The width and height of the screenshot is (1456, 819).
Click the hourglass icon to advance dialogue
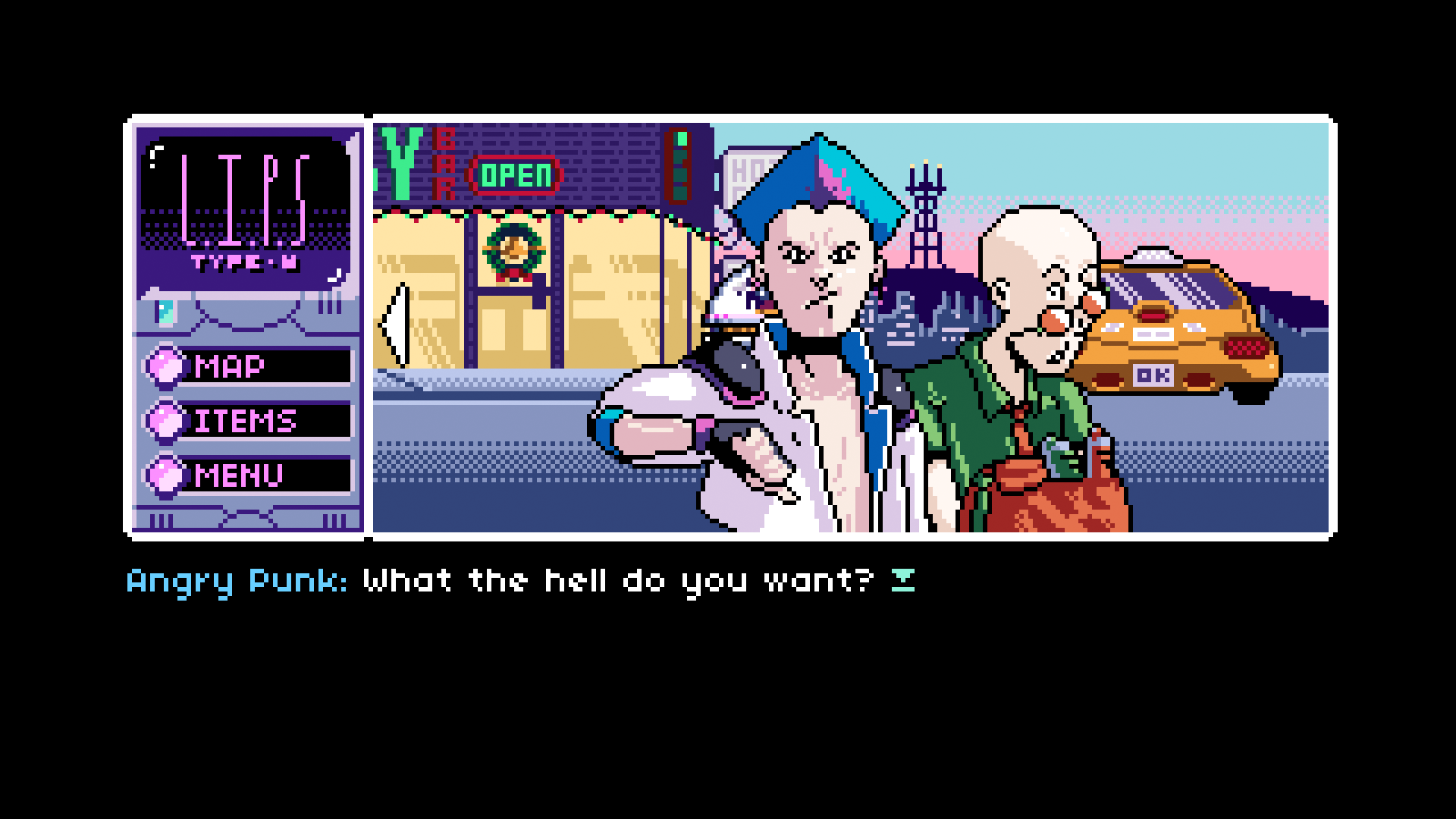coord(902,579)
